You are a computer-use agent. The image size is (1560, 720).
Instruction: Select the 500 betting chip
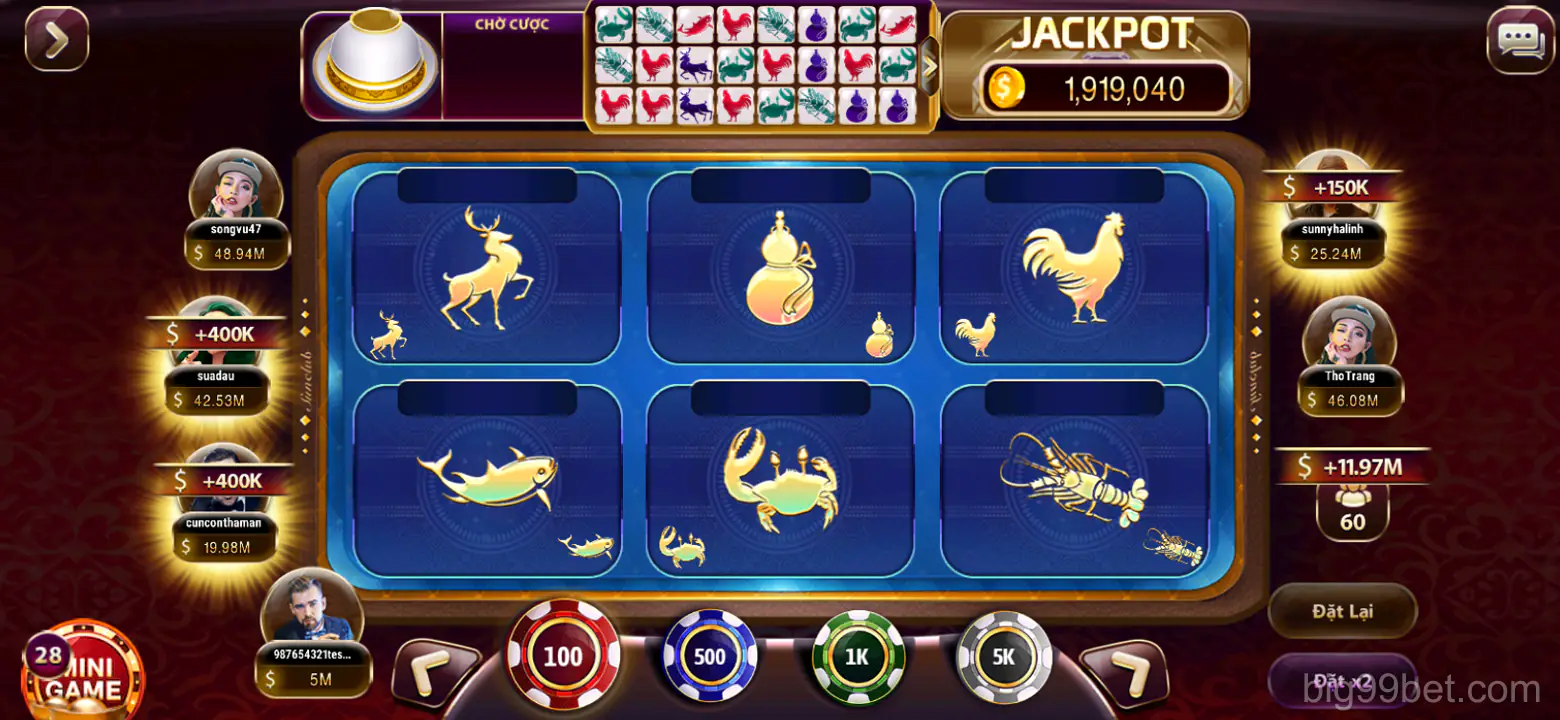tap(710, 655)
